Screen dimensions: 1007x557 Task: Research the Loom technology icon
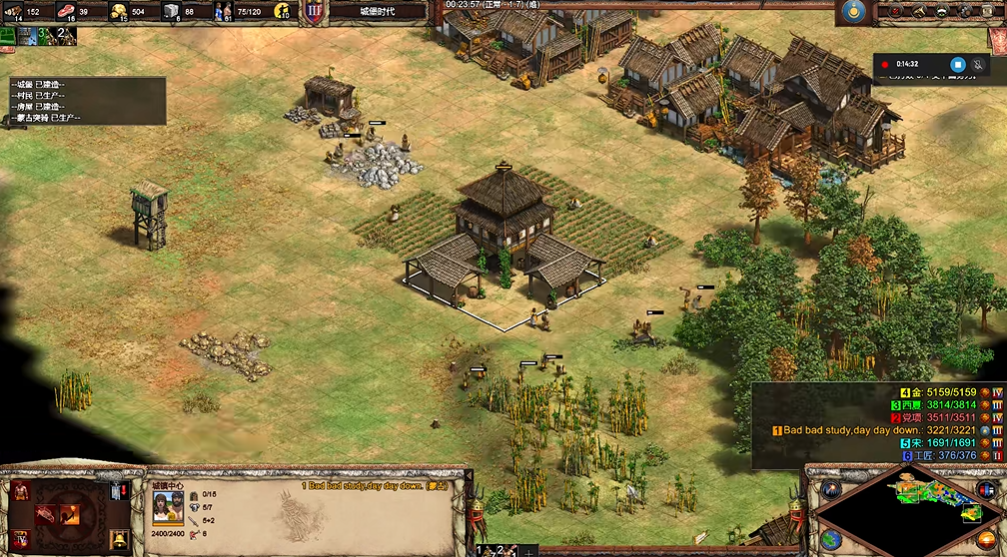point(45,516)
